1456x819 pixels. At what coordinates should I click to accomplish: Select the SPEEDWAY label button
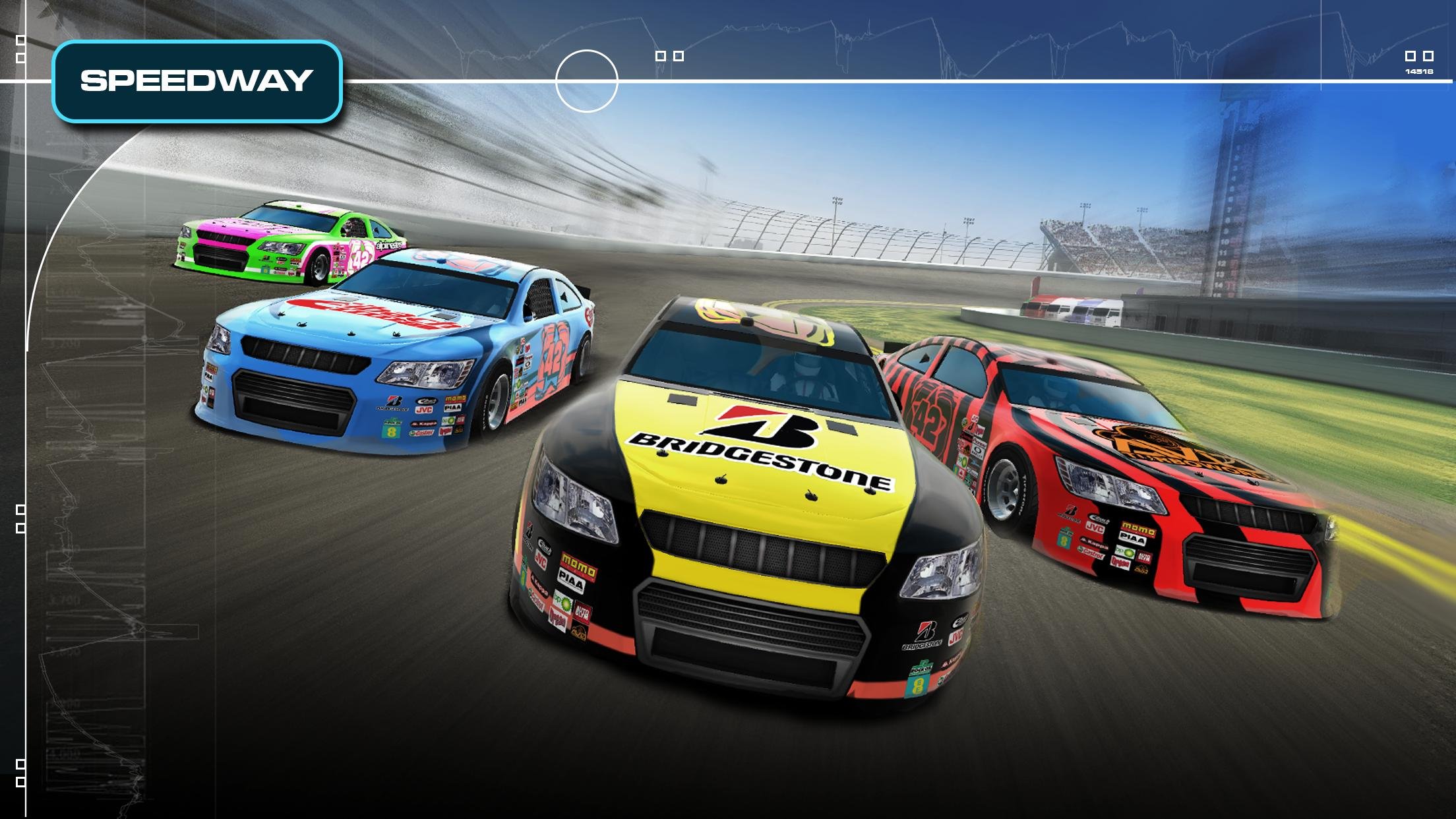[x=197, y=81]
